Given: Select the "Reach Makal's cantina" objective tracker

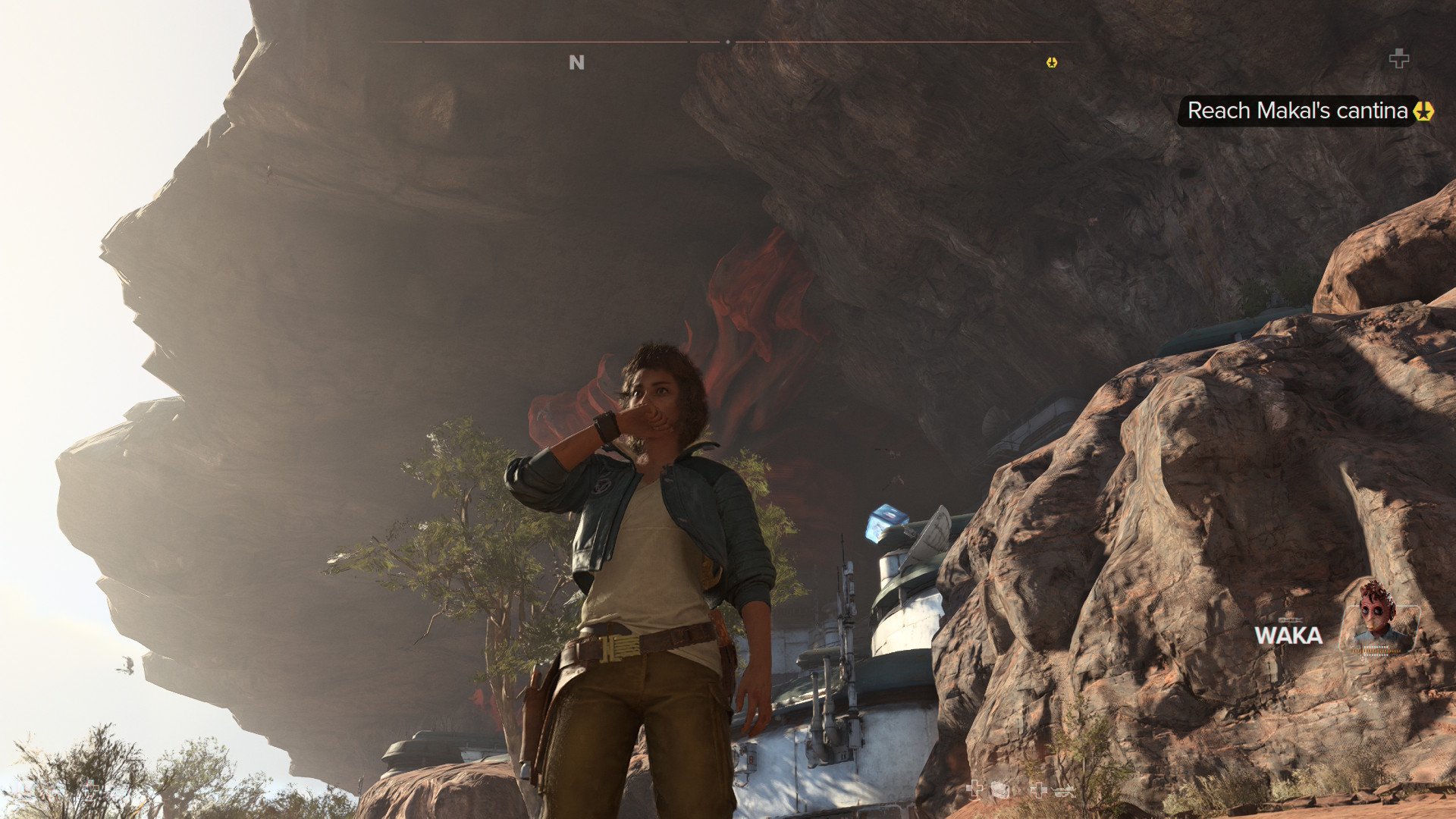Looking at the screenshot, I should [x=1298, y=111].
